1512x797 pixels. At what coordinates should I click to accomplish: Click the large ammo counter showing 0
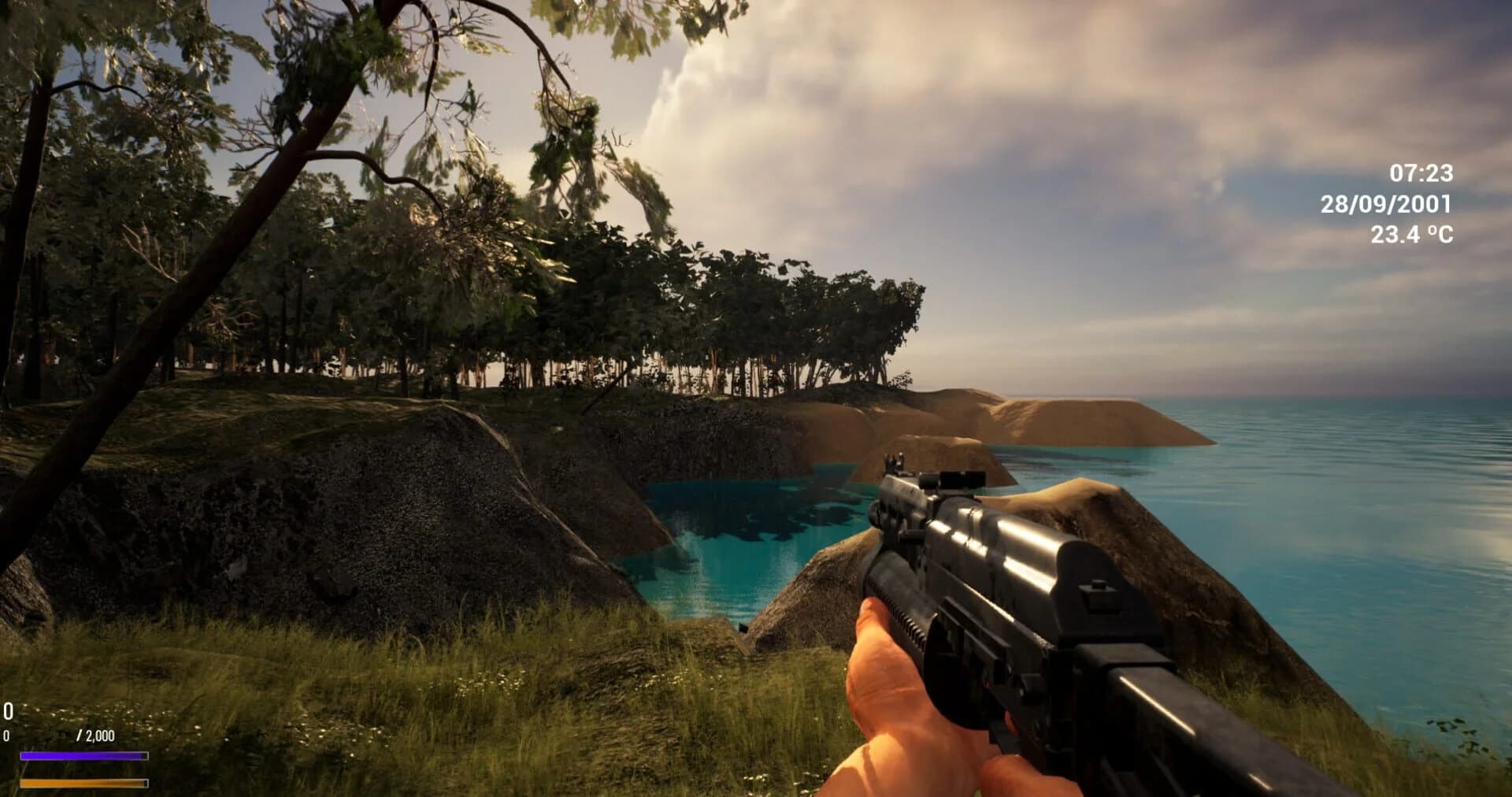pyautogui.click(x=7, y=711)
